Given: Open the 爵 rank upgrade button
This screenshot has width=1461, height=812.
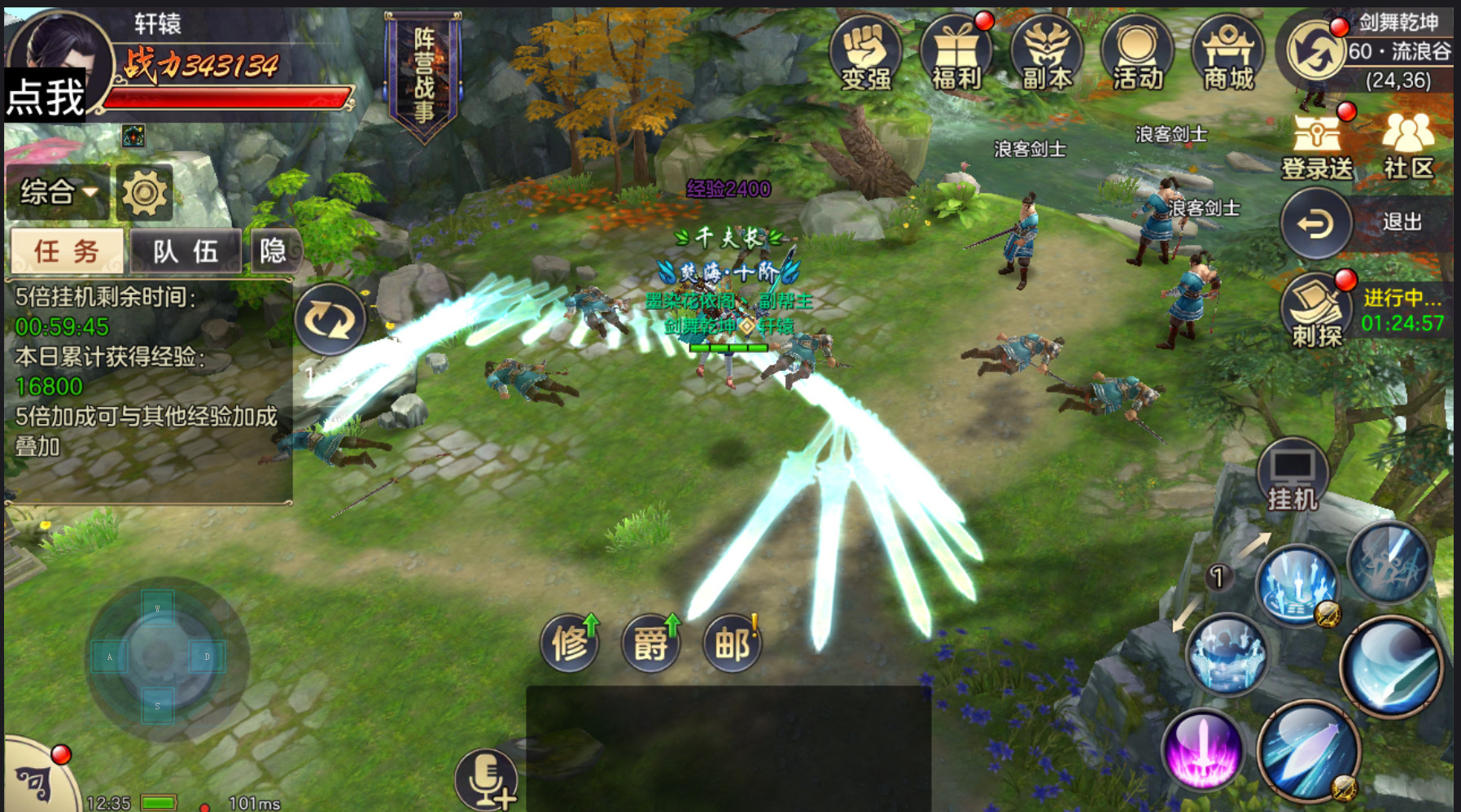Looking at the screenshot, I should tap(651, 644).
